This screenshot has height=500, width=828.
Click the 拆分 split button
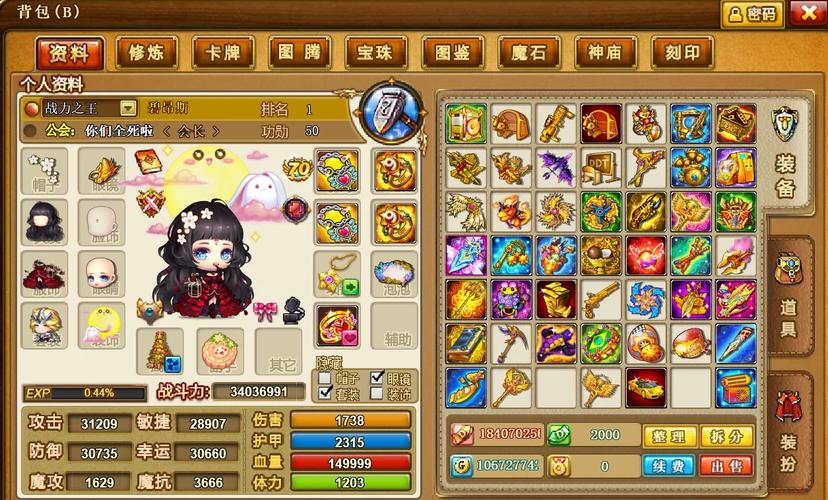tap(726, 437)
